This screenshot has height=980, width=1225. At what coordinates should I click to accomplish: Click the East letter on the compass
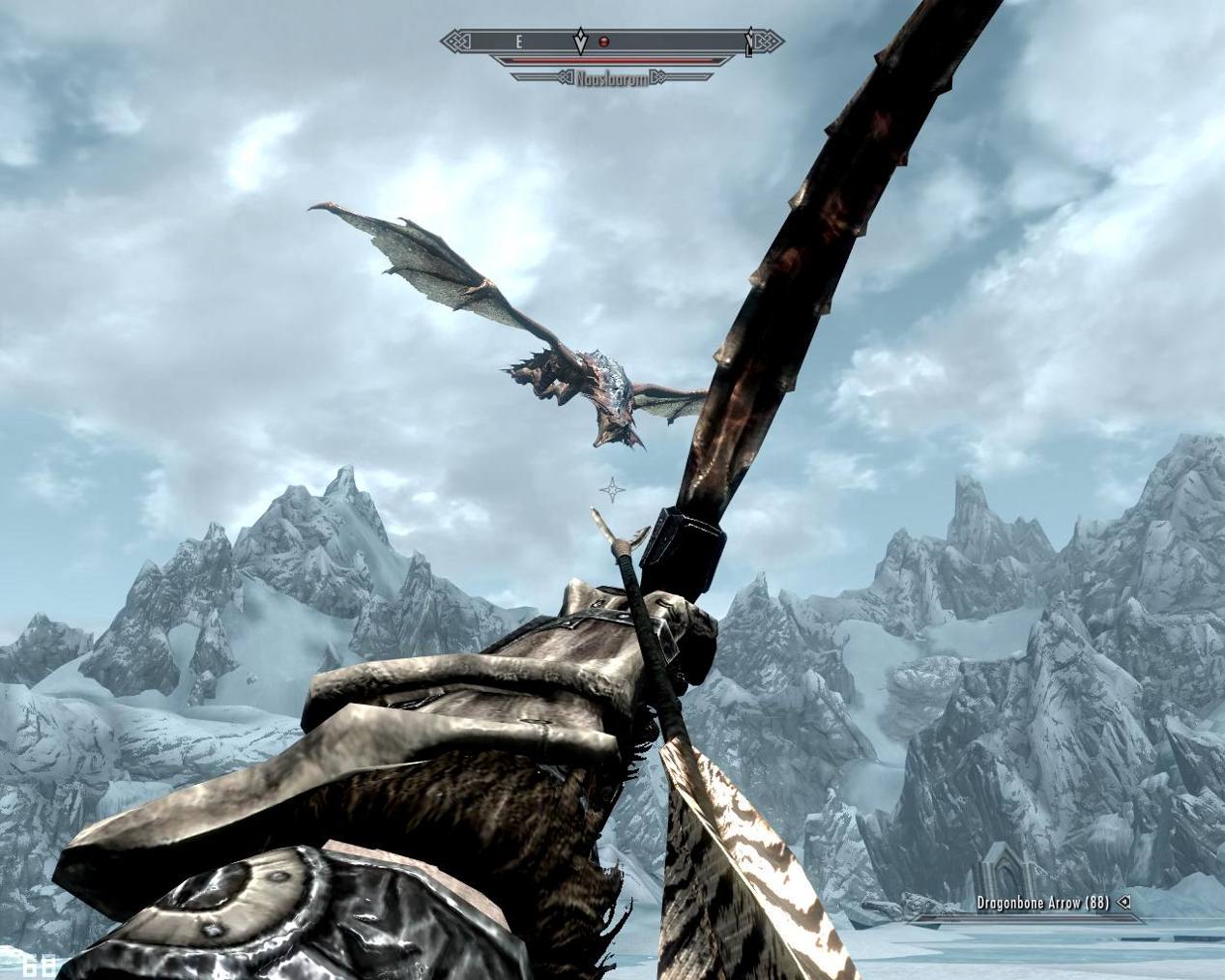coord(519,42)
